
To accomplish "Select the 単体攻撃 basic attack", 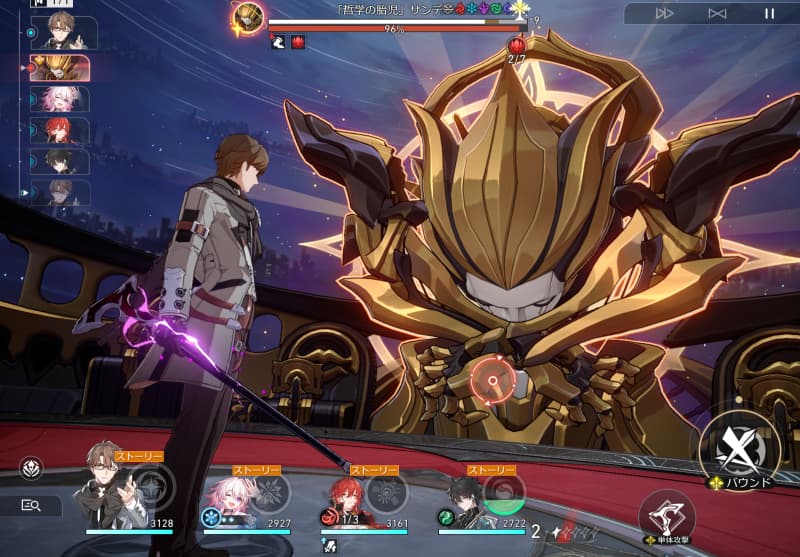I will click(x=667, y=515).
